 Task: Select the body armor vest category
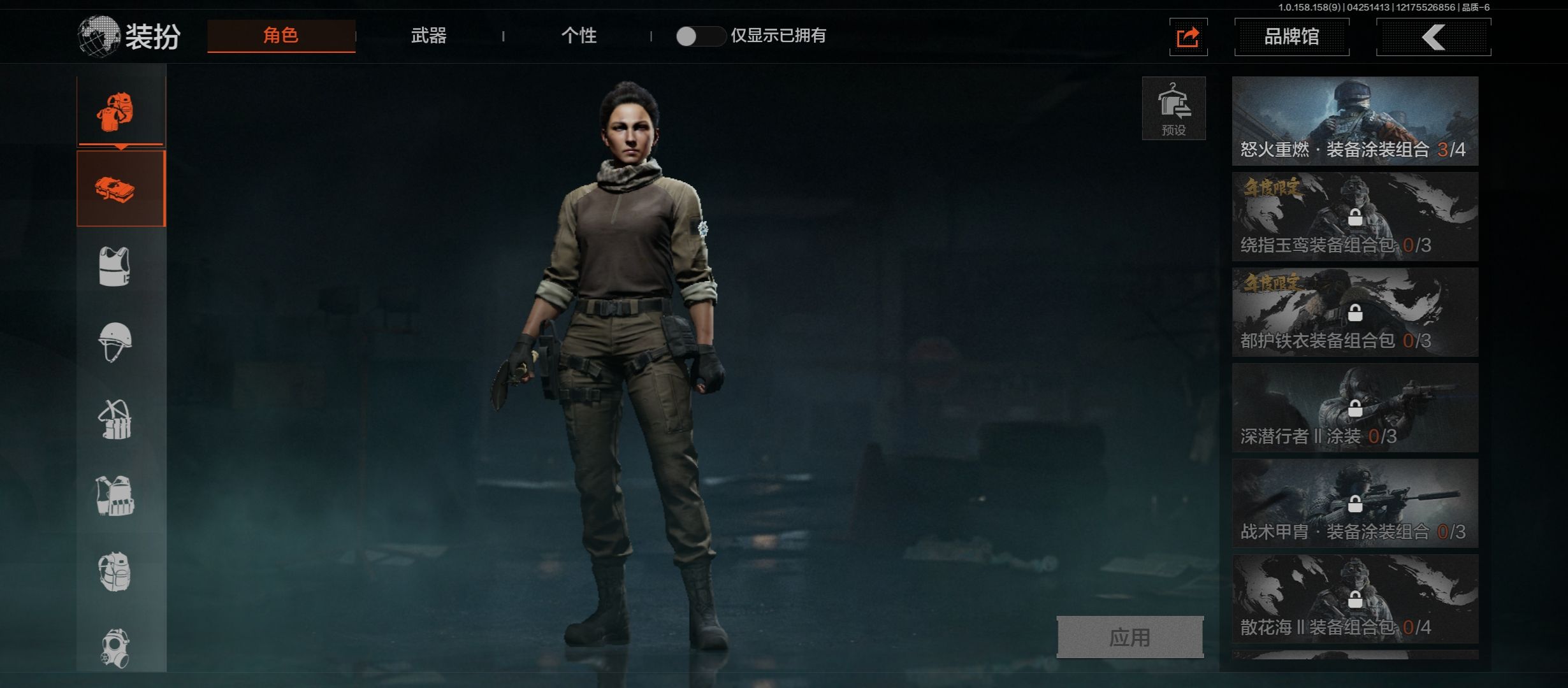pos(115,266)
